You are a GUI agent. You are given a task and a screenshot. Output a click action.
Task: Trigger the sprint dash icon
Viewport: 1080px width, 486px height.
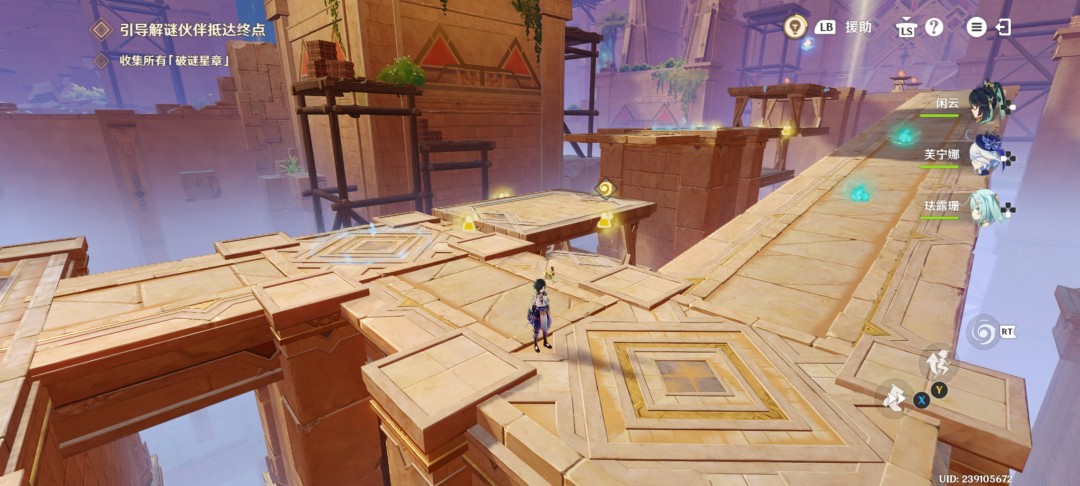coord(895,398)
